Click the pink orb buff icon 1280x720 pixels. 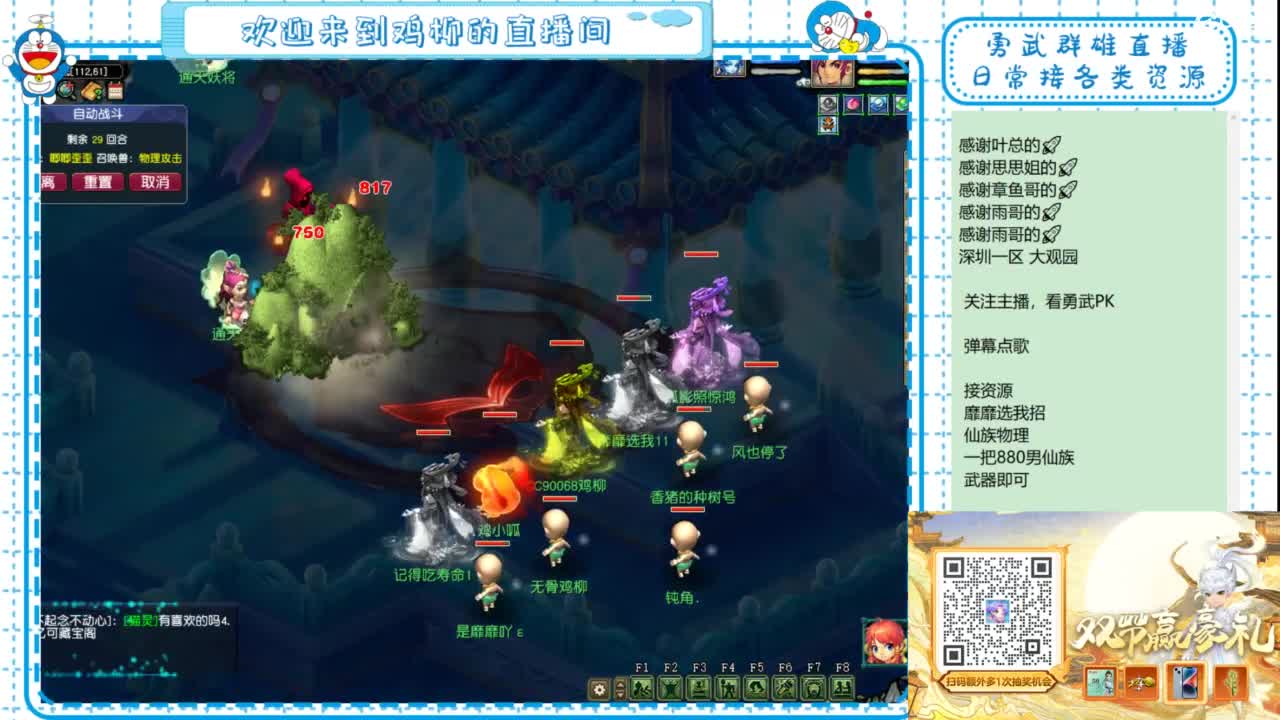pos(853,103)
